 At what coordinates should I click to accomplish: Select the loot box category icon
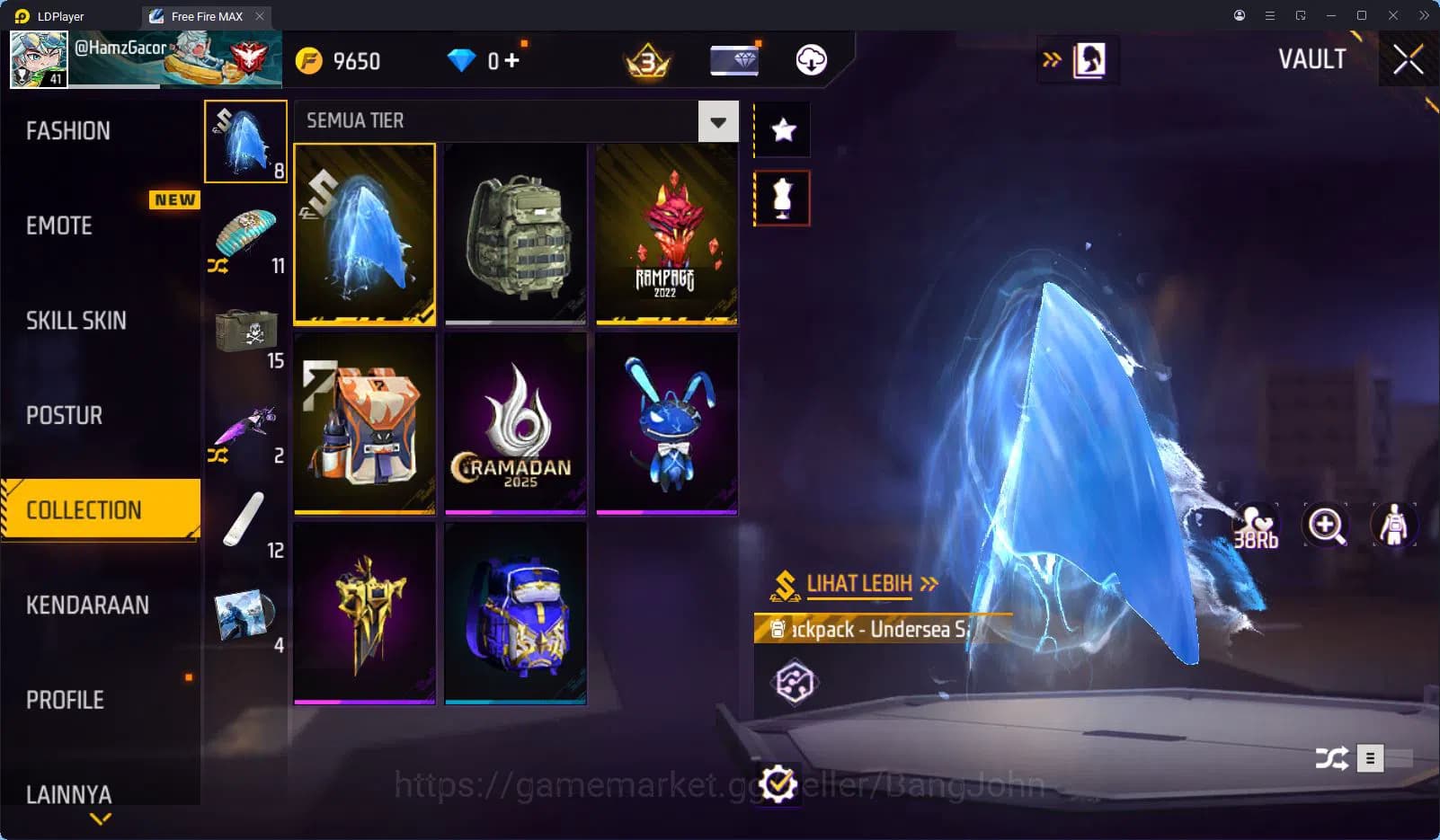[x=247, y=331]
